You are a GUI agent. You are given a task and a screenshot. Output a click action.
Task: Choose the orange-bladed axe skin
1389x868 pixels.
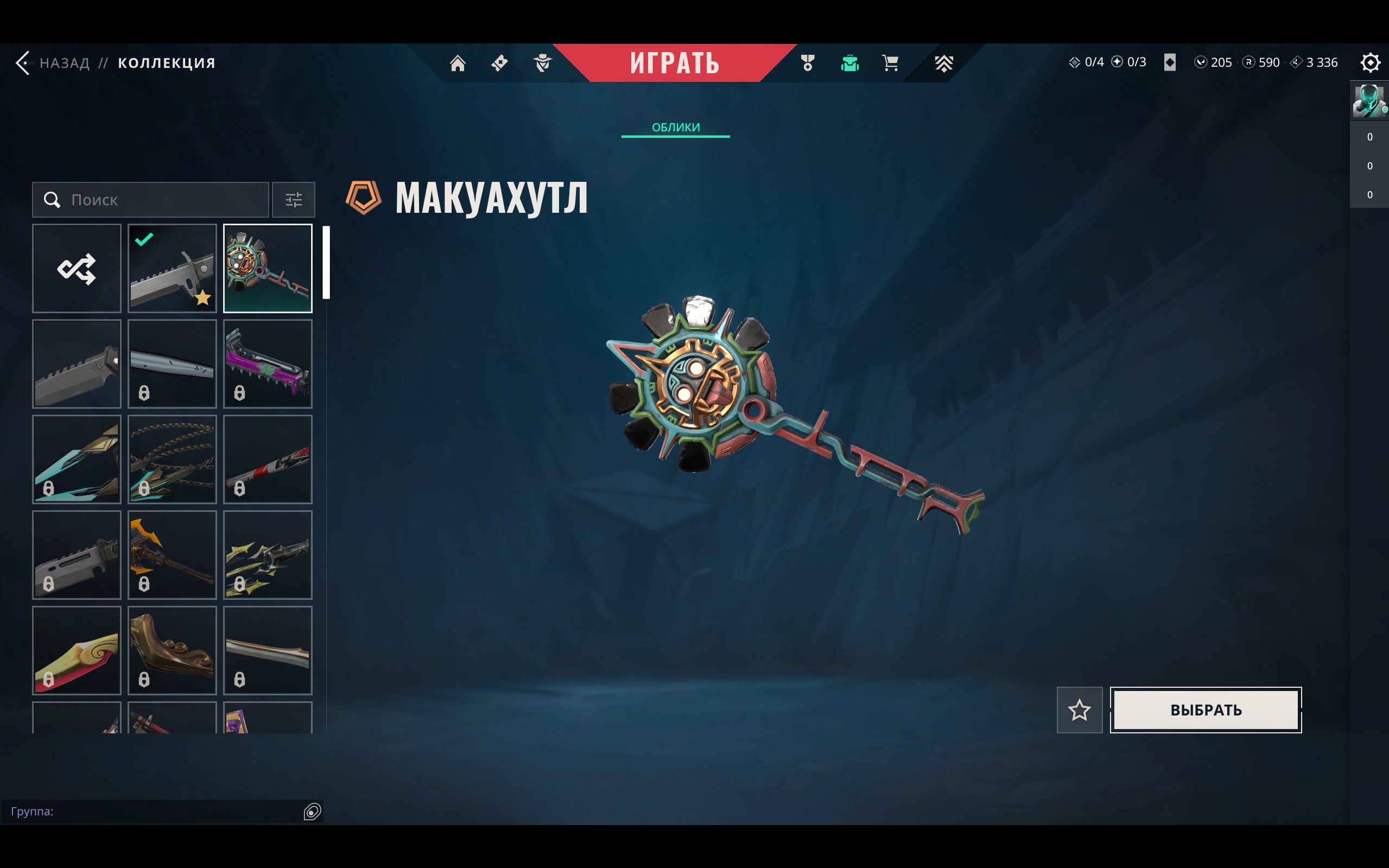172,555
